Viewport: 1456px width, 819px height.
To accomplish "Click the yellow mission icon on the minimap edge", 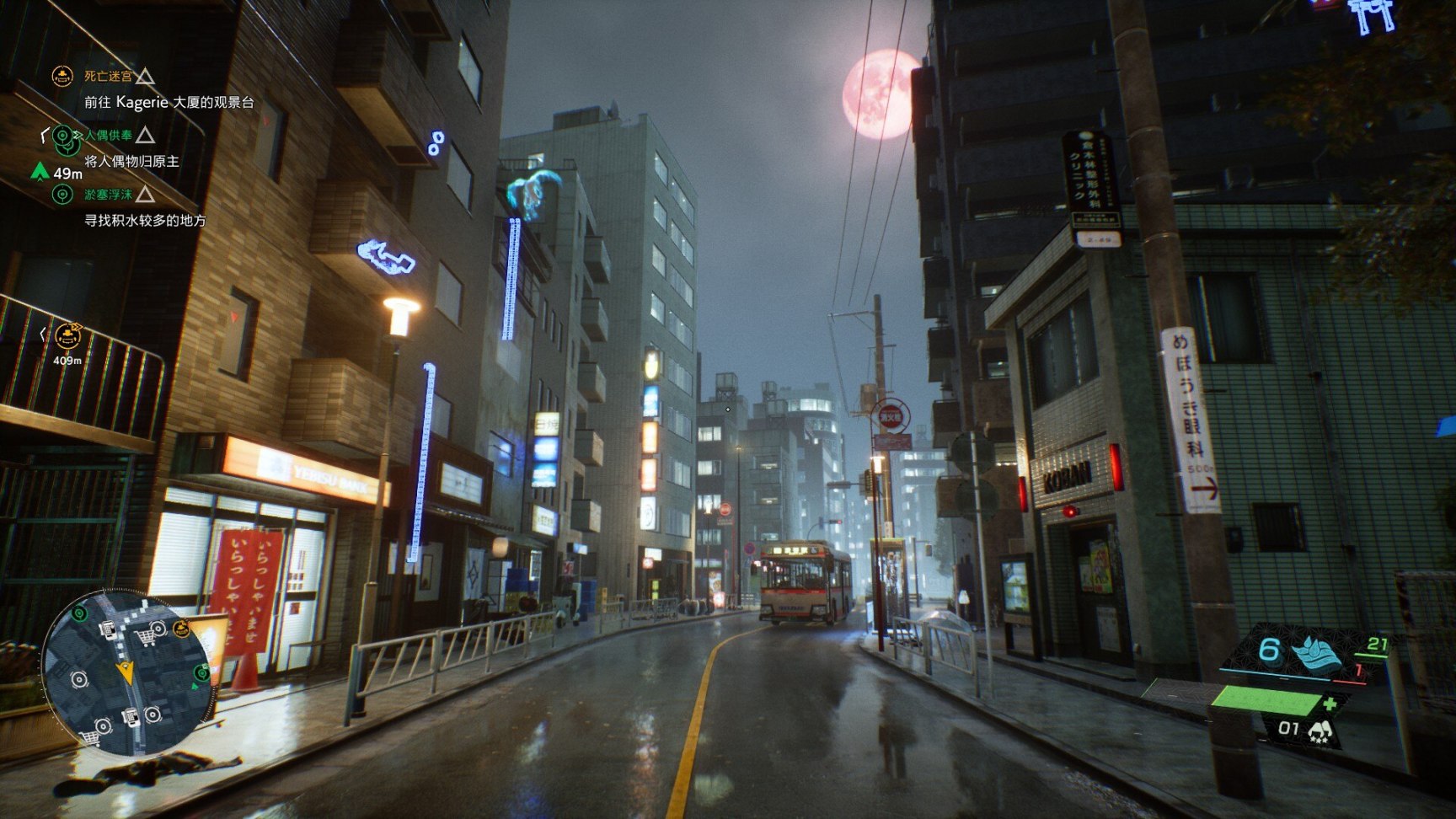I will pos(182,629).
